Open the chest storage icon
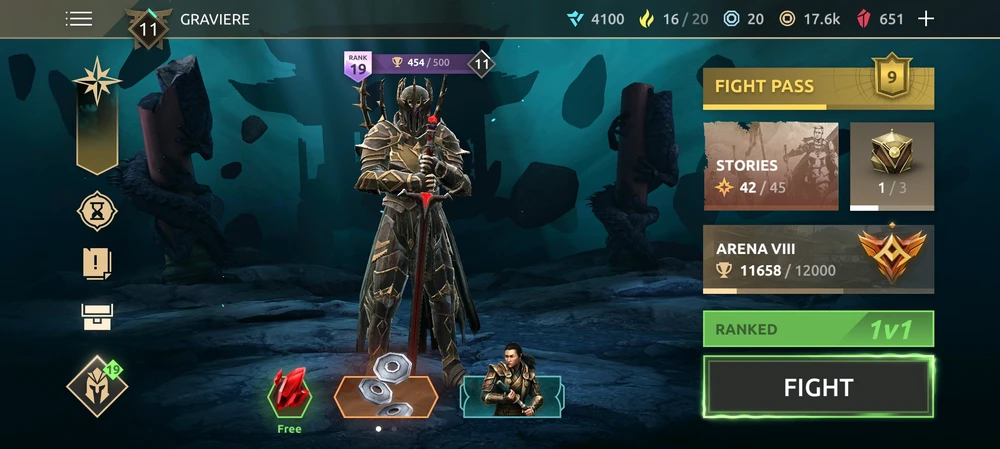 [97, 317]
